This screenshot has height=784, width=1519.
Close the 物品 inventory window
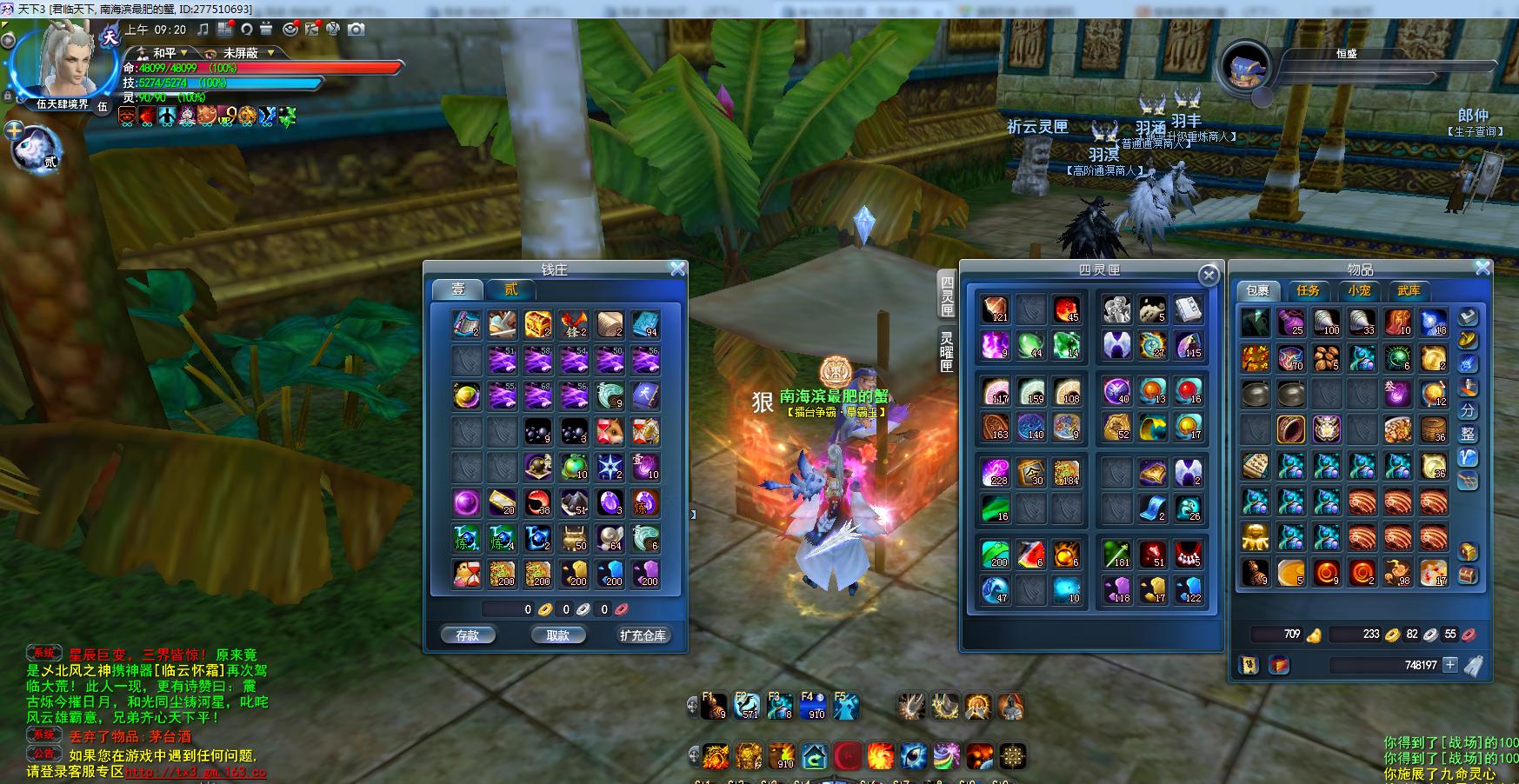1483,269
